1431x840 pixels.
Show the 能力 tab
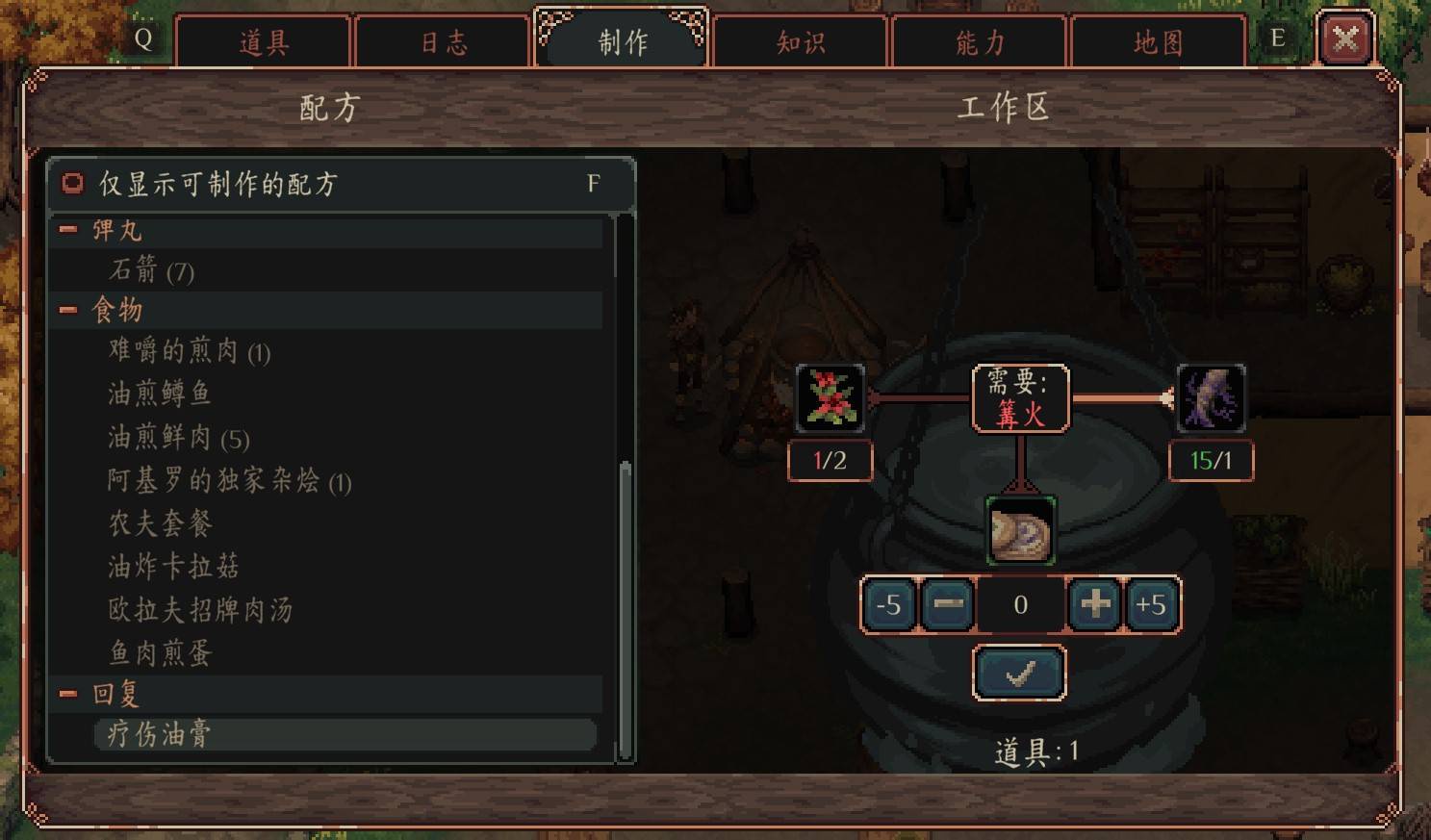[x=979, y=42]
